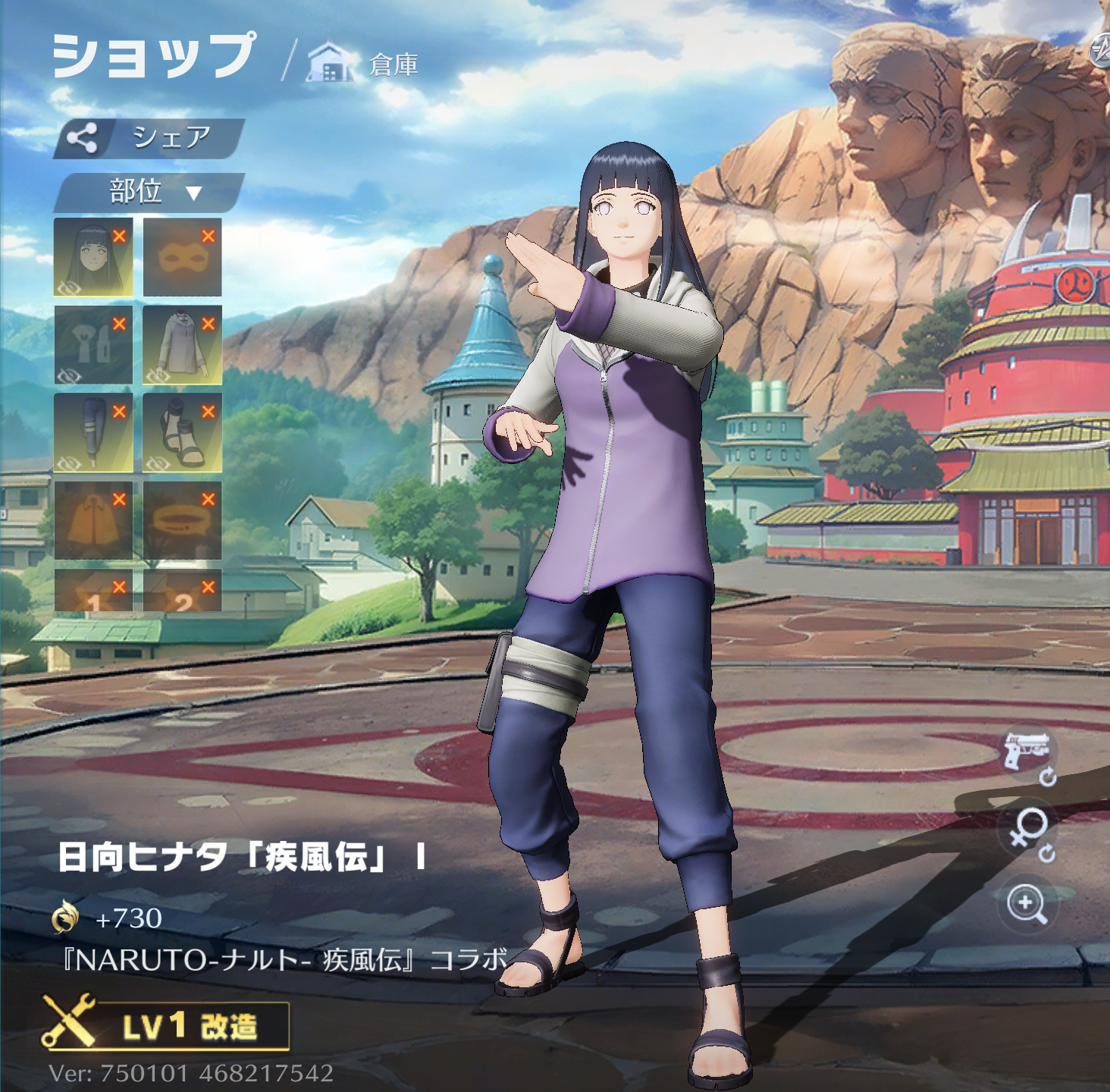Select the vest outfit slot
Viewport: 1110px width, 1092px height.
point(93,345)
